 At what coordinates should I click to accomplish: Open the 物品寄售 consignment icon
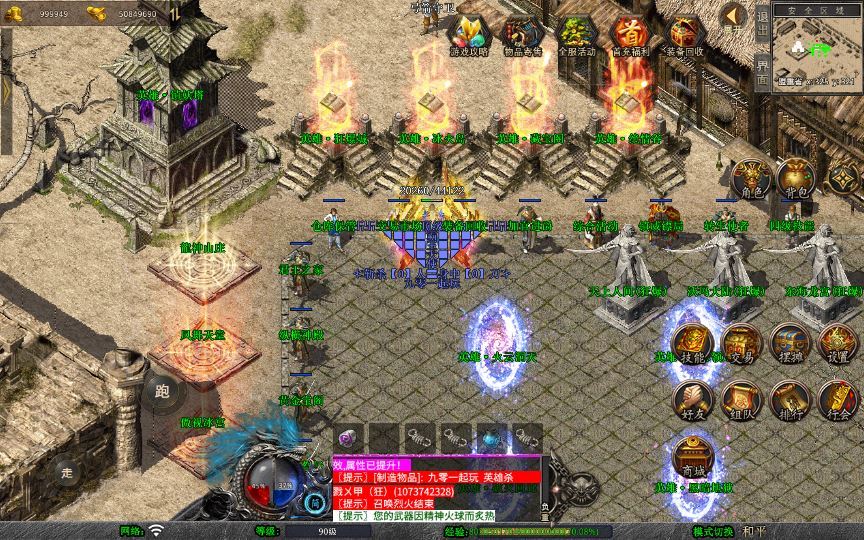523,35
